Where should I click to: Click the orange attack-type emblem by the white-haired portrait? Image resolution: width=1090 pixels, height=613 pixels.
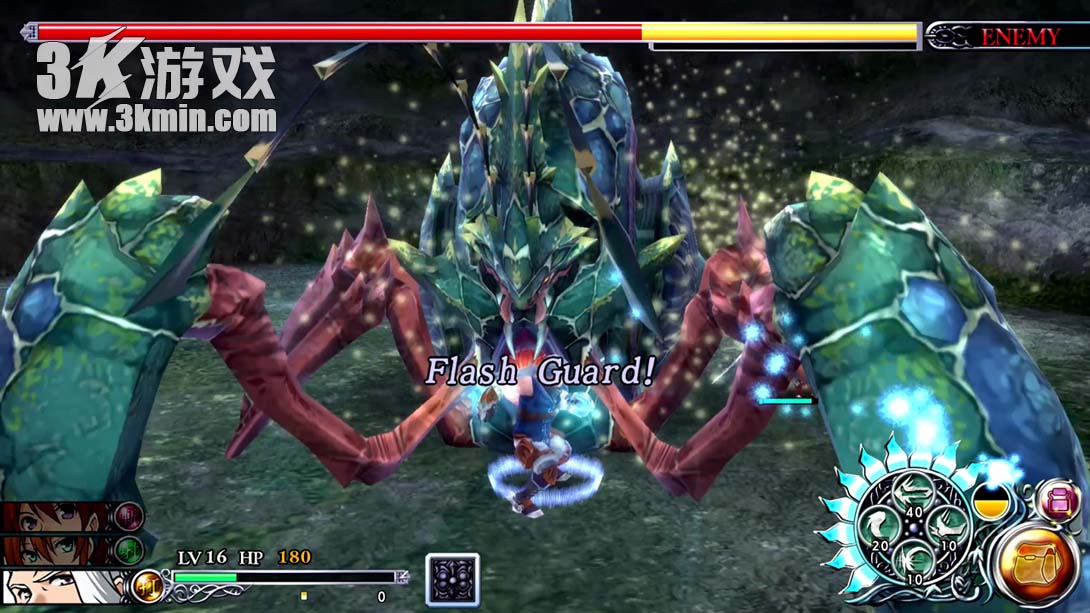tap(147, 586)
